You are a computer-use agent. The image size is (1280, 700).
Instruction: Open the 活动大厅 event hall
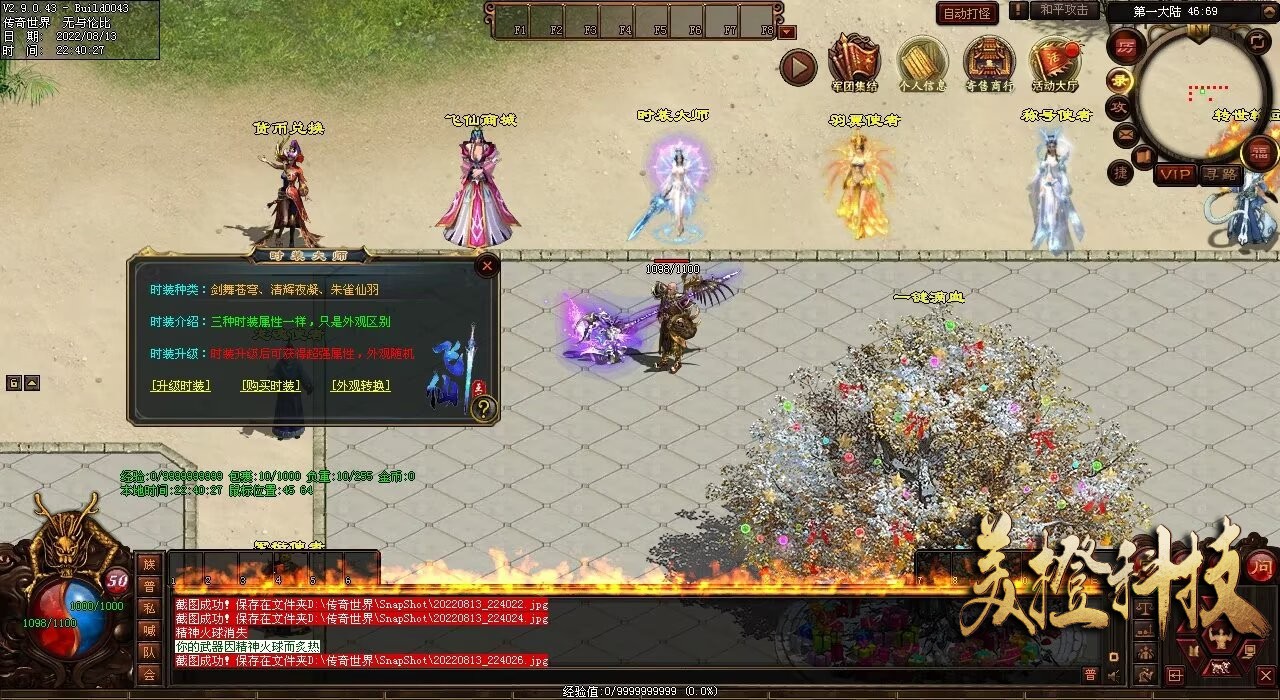[x=1055, y=63]
